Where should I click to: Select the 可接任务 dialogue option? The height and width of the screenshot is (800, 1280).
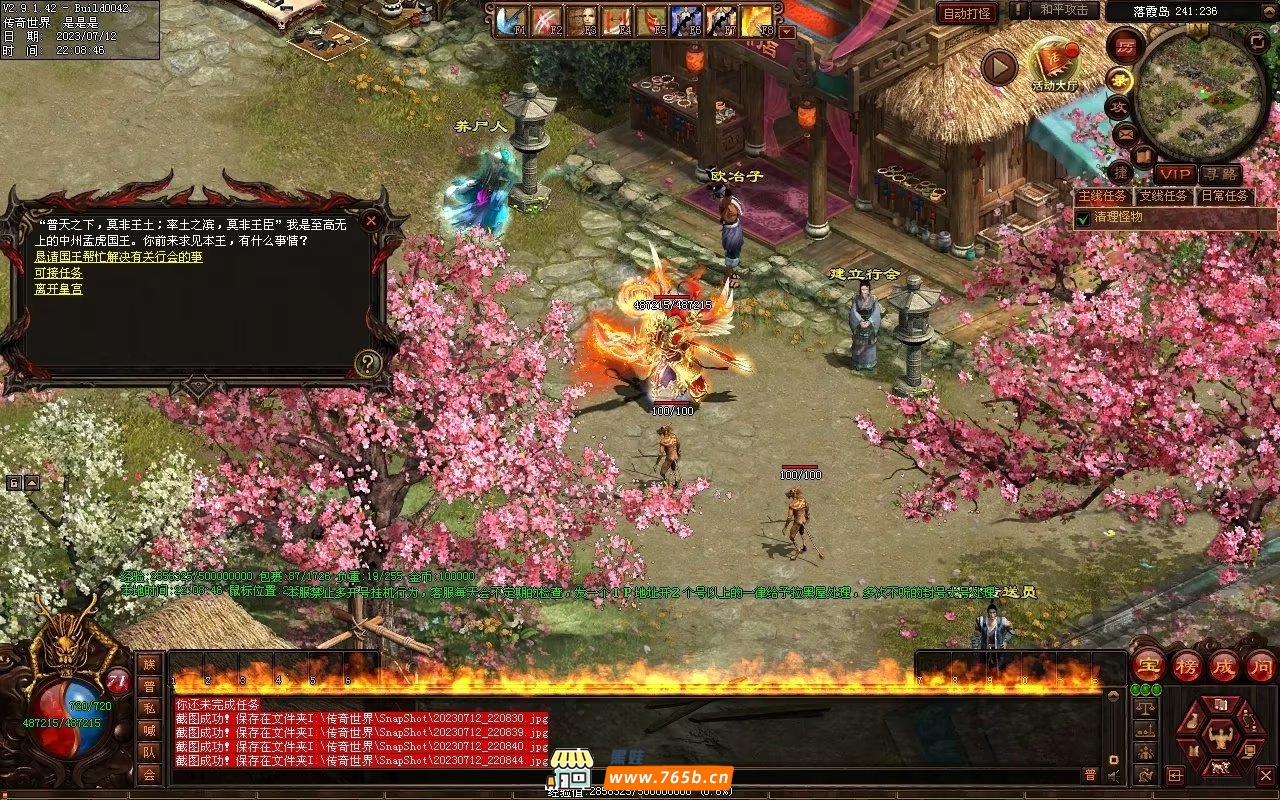[x=58, y=273]
